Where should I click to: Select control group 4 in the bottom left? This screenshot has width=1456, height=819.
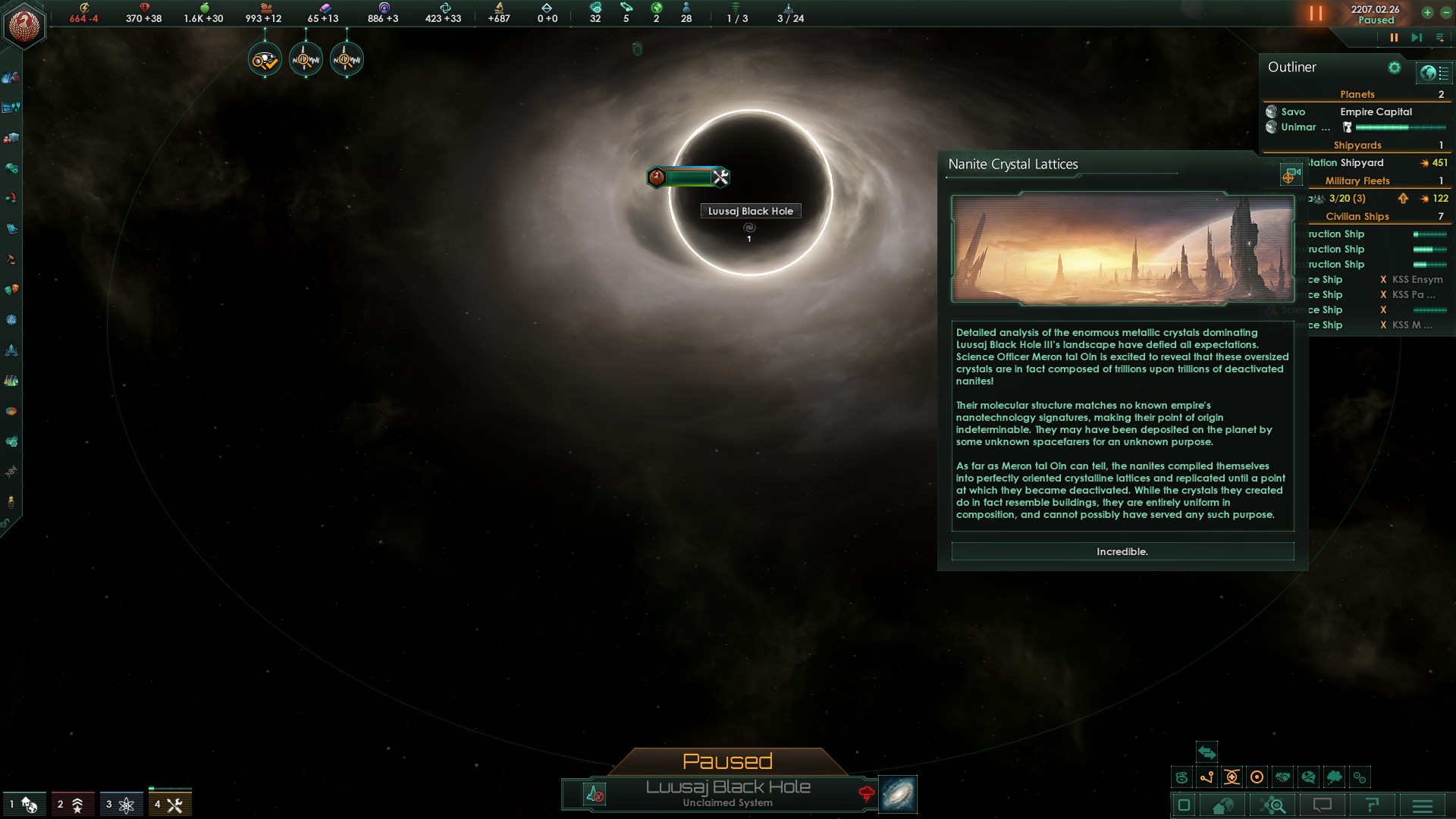pyautogui.click(x=171, y=804)
